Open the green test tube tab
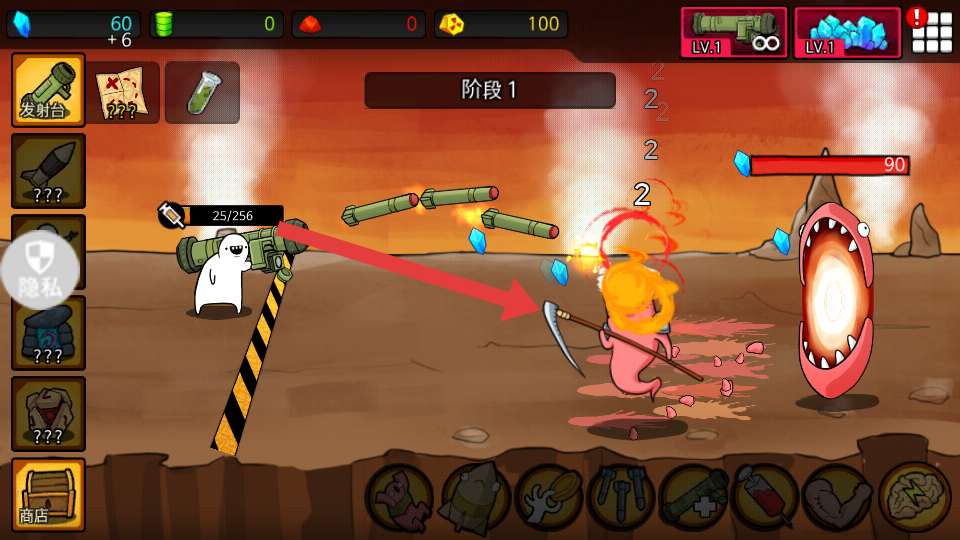 201,92
